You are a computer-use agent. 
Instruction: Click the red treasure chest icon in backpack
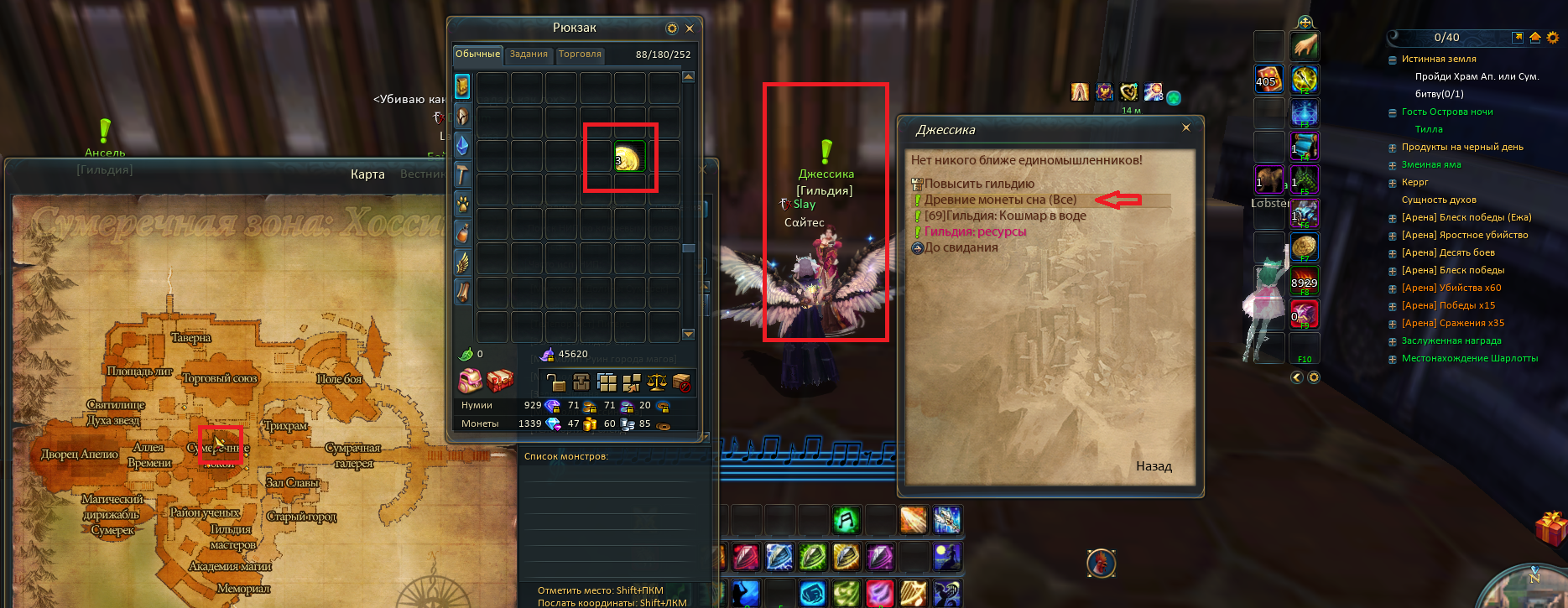click(500, 382)
